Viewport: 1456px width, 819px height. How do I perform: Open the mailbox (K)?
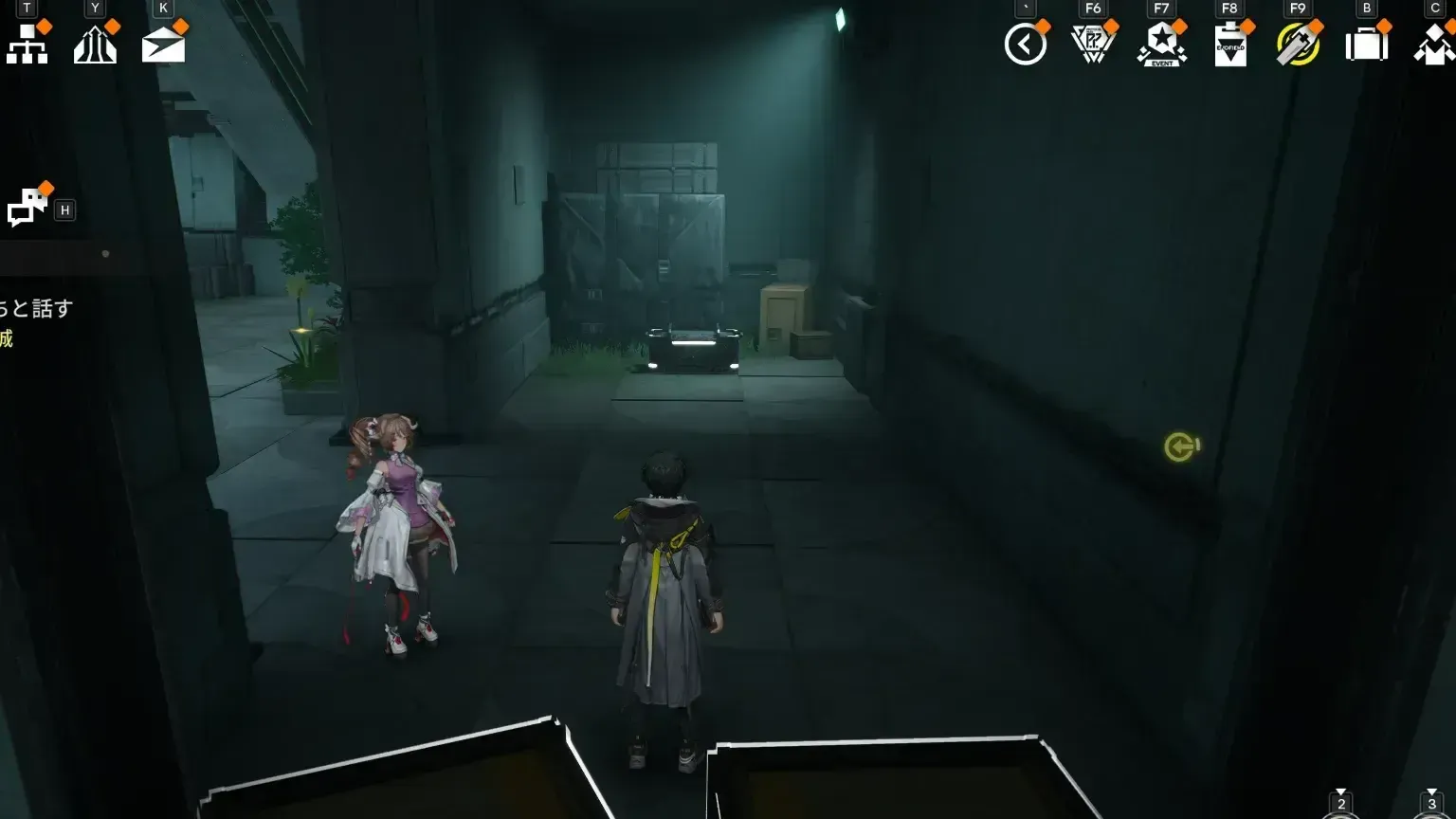coord(162,43)
